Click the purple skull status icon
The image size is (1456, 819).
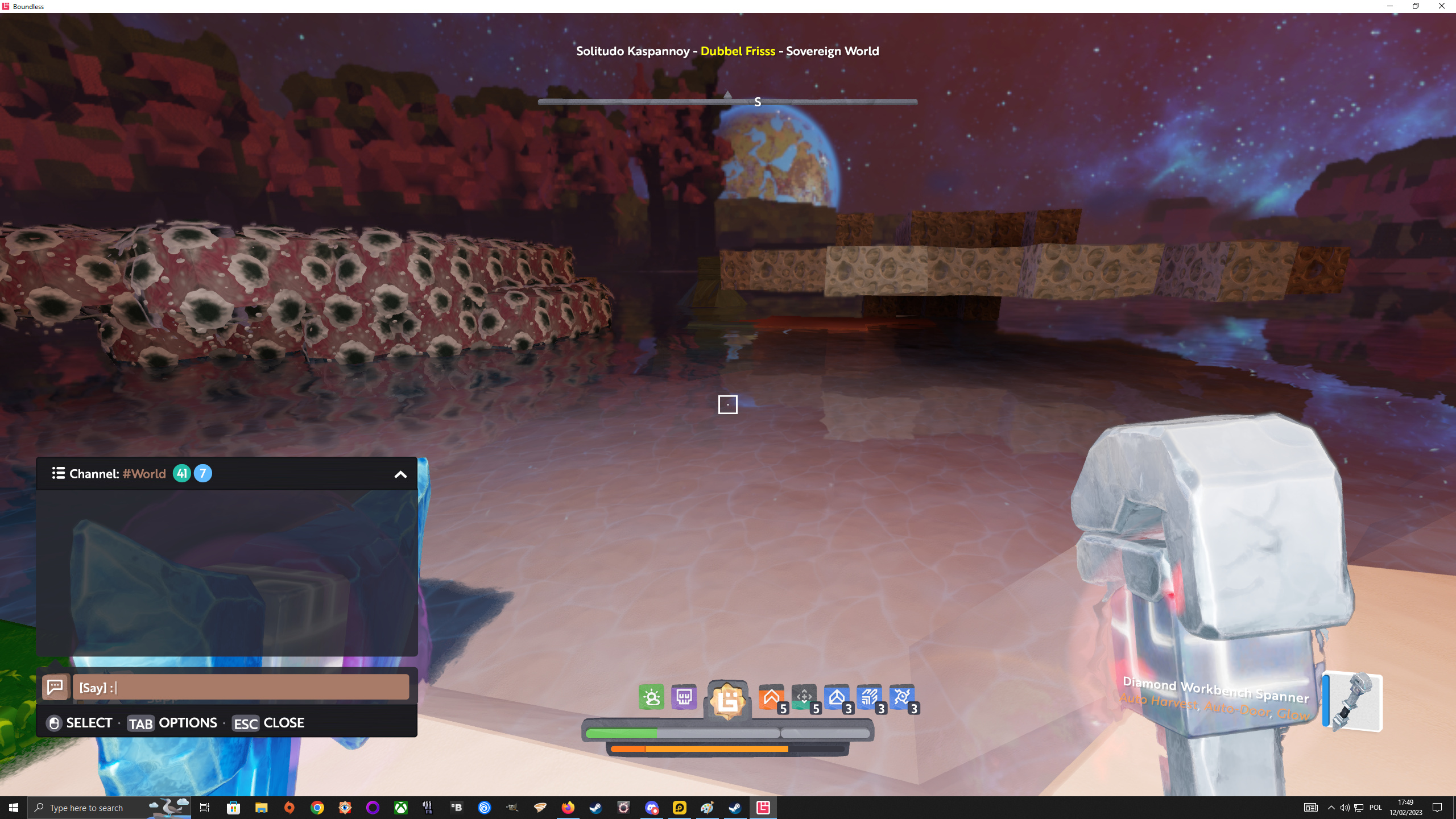pyautogui.click(x=684, y=697)
